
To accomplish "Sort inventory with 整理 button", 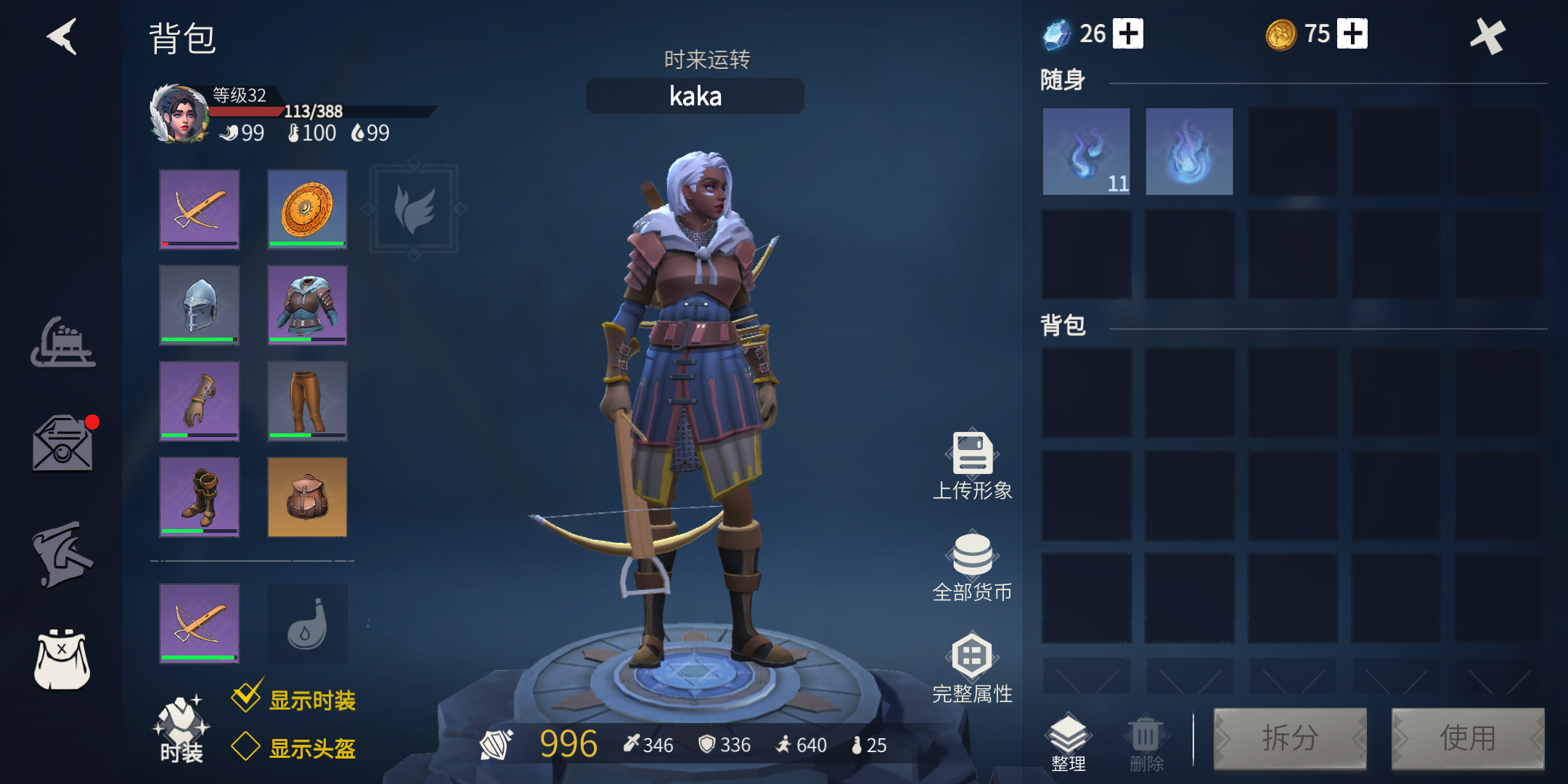I will point(1068,742).
